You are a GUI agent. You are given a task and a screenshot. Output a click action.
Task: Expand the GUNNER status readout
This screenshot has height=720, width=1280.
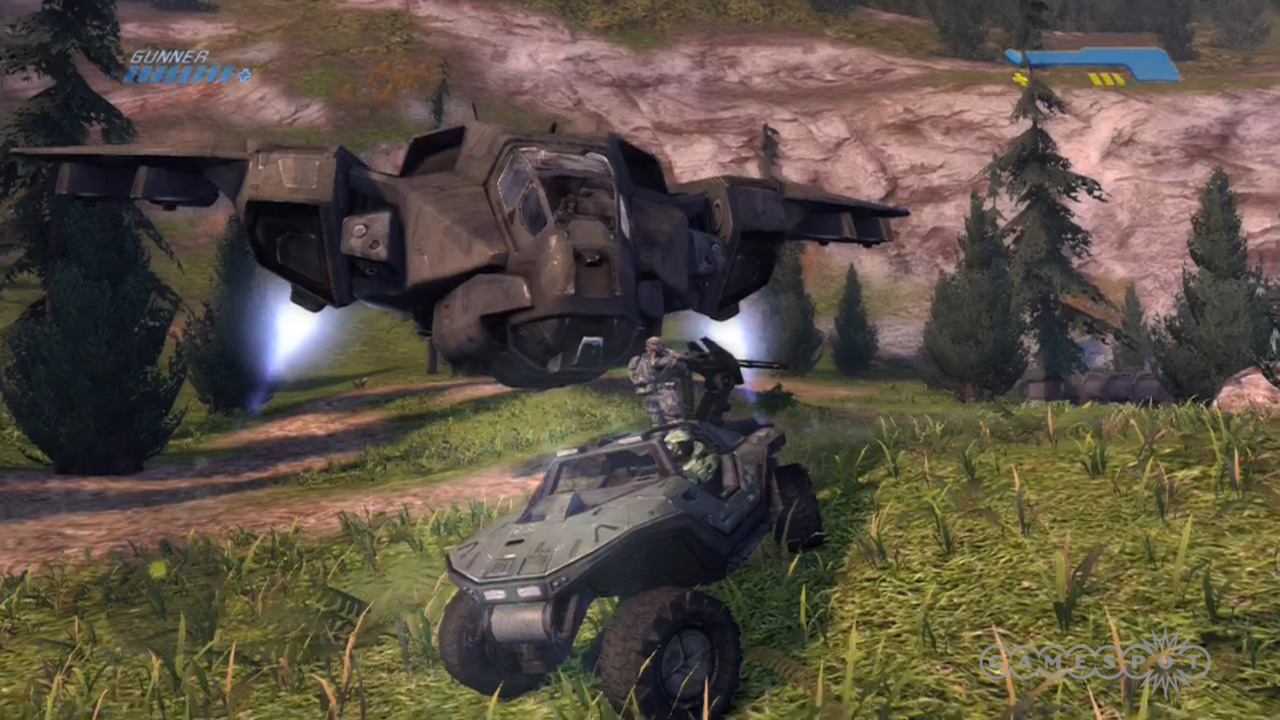[x=170, y=56]
